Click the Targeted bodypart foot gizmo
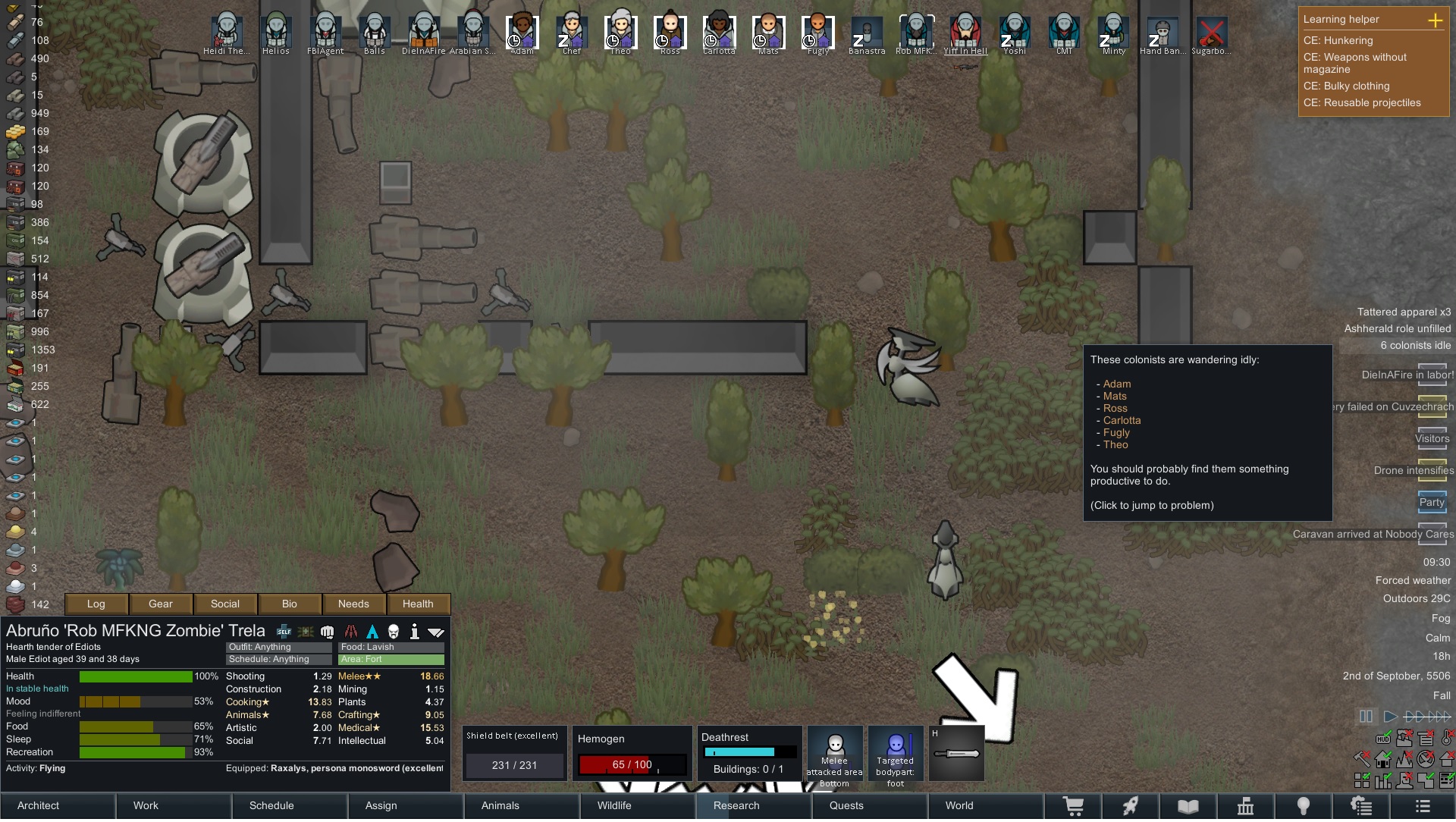 coord(896,755)
